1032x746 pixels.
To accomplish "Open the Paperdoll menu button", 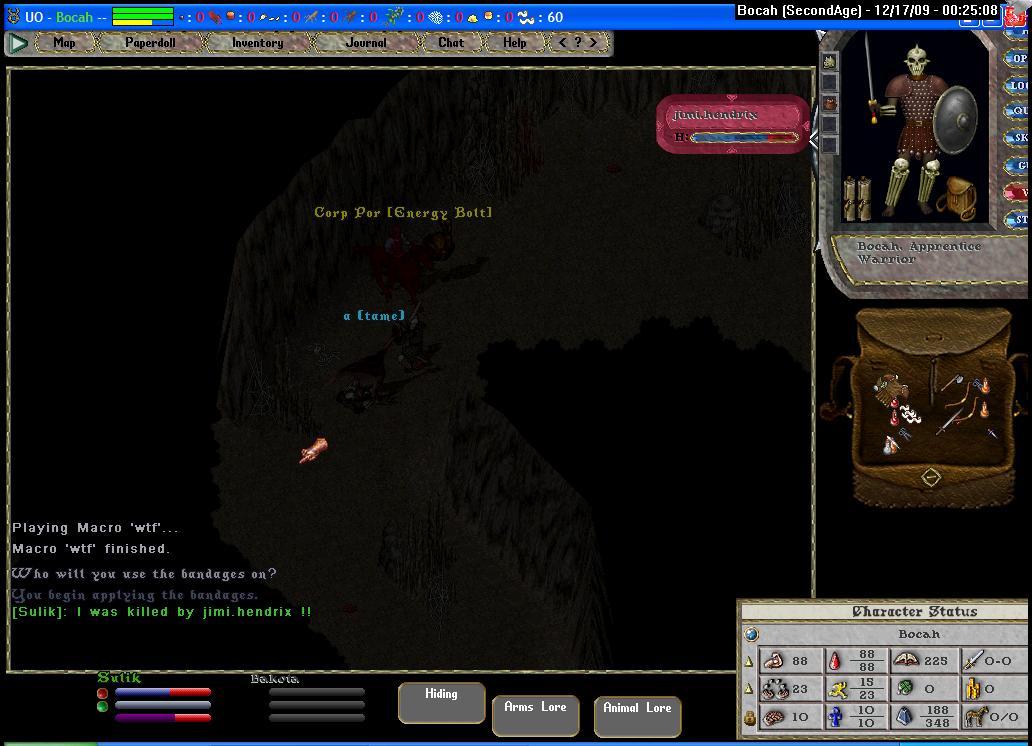I will click(x=150, y=43).
